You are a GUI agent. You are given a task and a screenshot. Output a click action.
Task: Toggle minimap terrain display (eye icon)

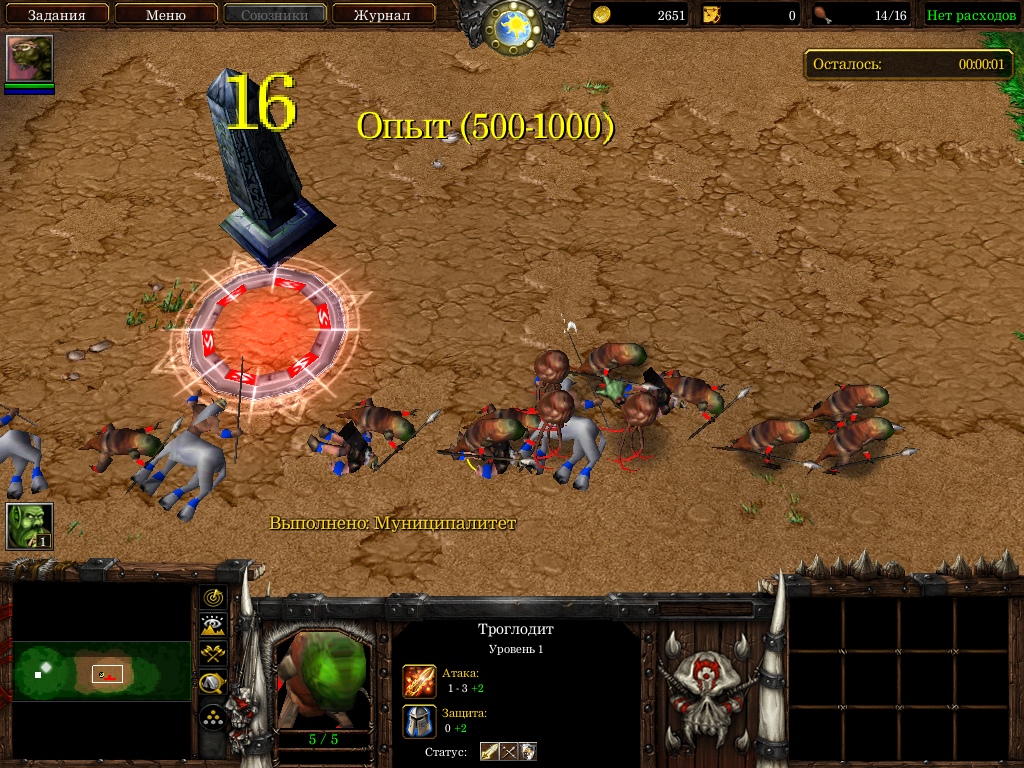tap(212, 626)
